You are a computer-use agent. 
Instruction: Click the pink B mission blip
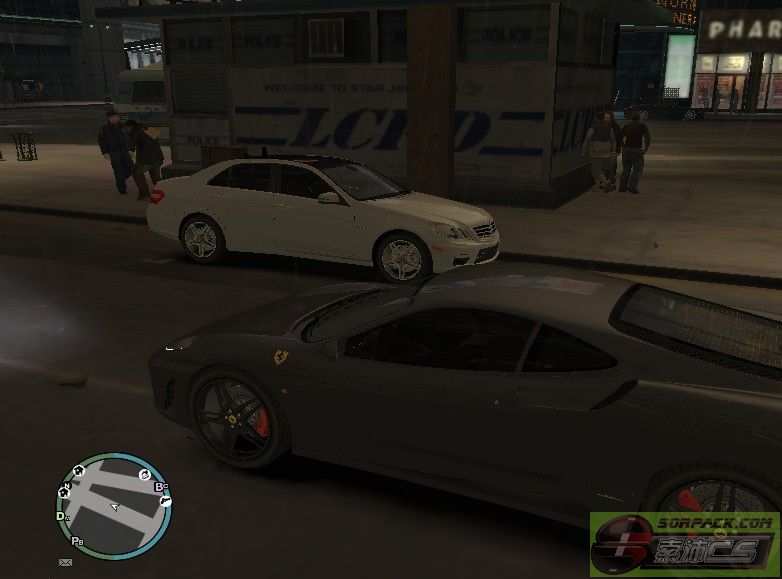[x=159, y=487]
